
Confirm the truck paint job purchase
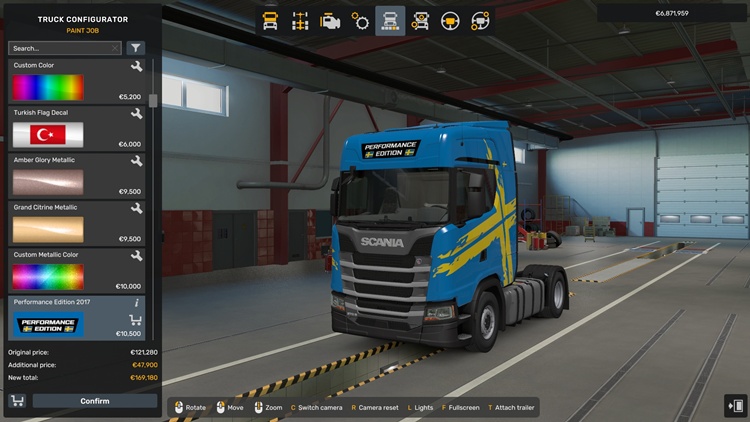(95, 401)
